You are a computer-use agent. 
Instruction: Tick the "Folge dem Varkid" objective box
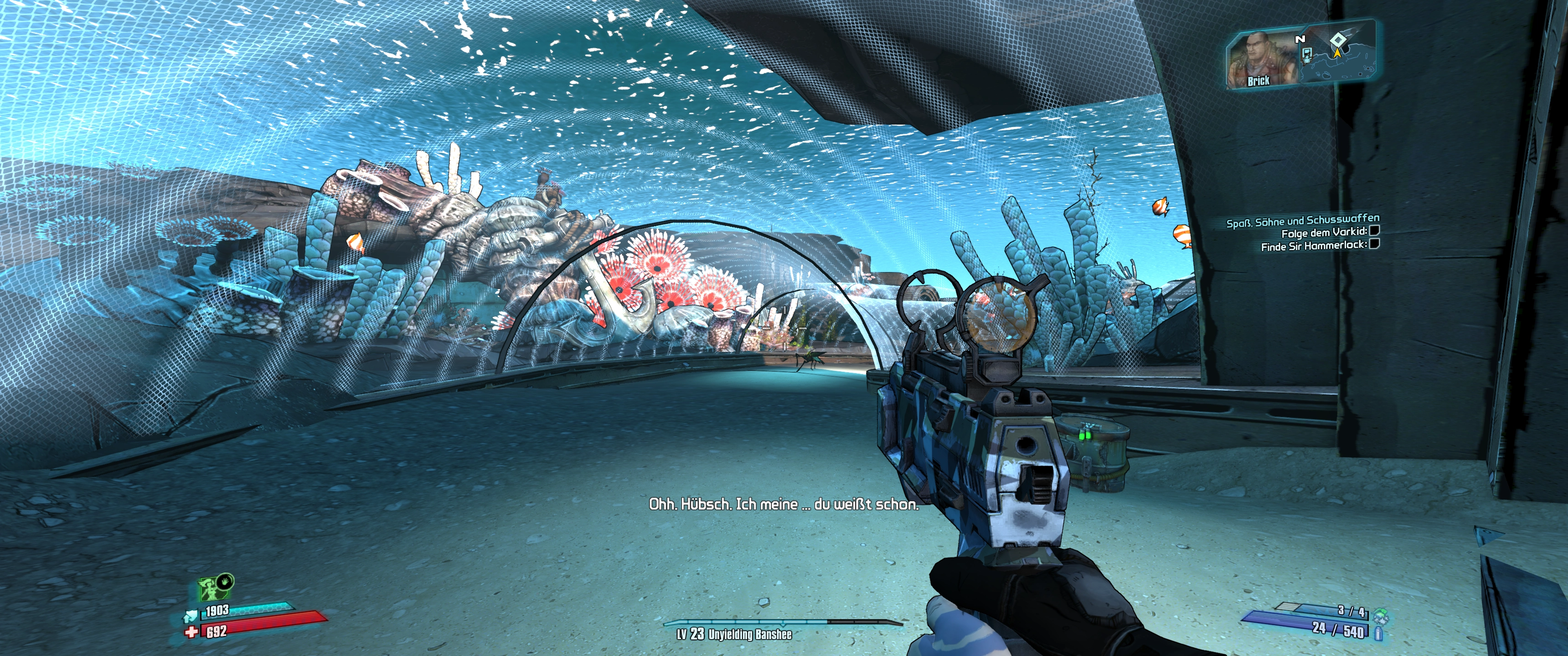coord(1374,231)
